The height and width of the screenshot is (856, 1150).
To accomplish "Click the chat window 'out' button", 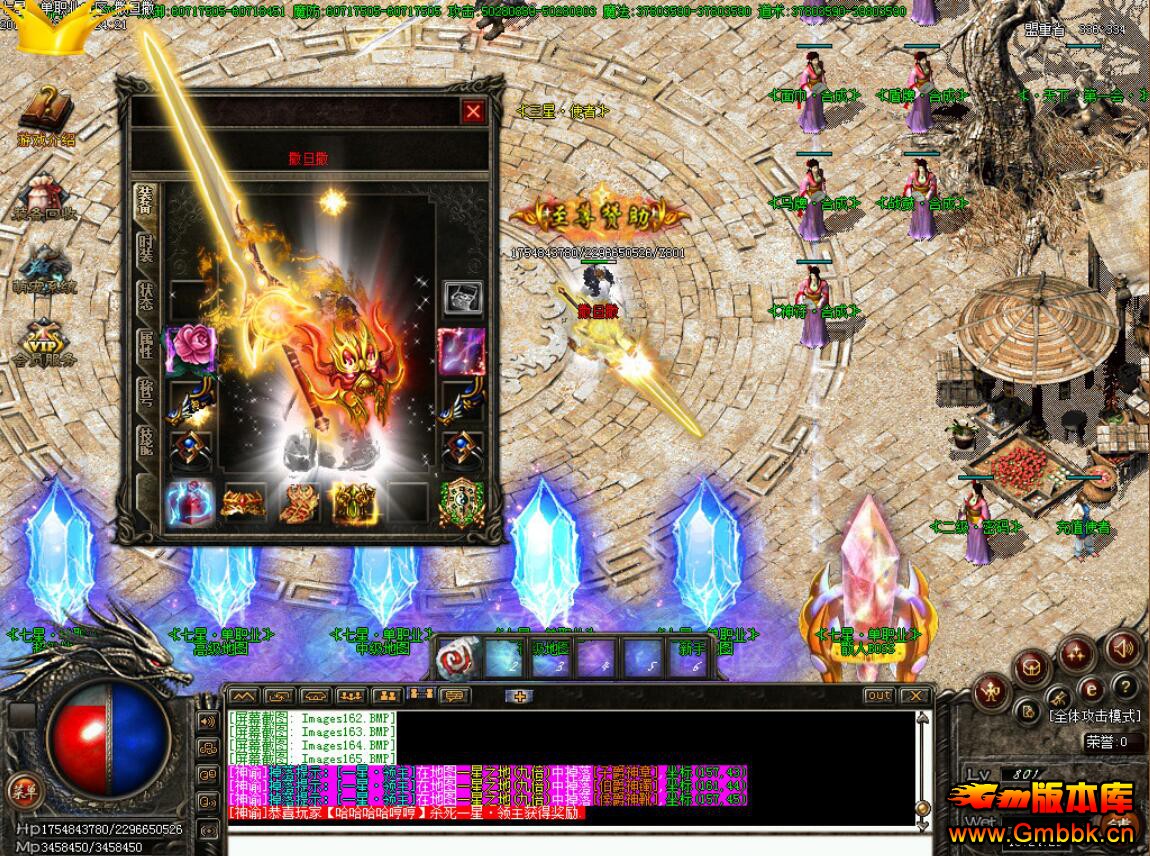I will click(x=879, y=696).
